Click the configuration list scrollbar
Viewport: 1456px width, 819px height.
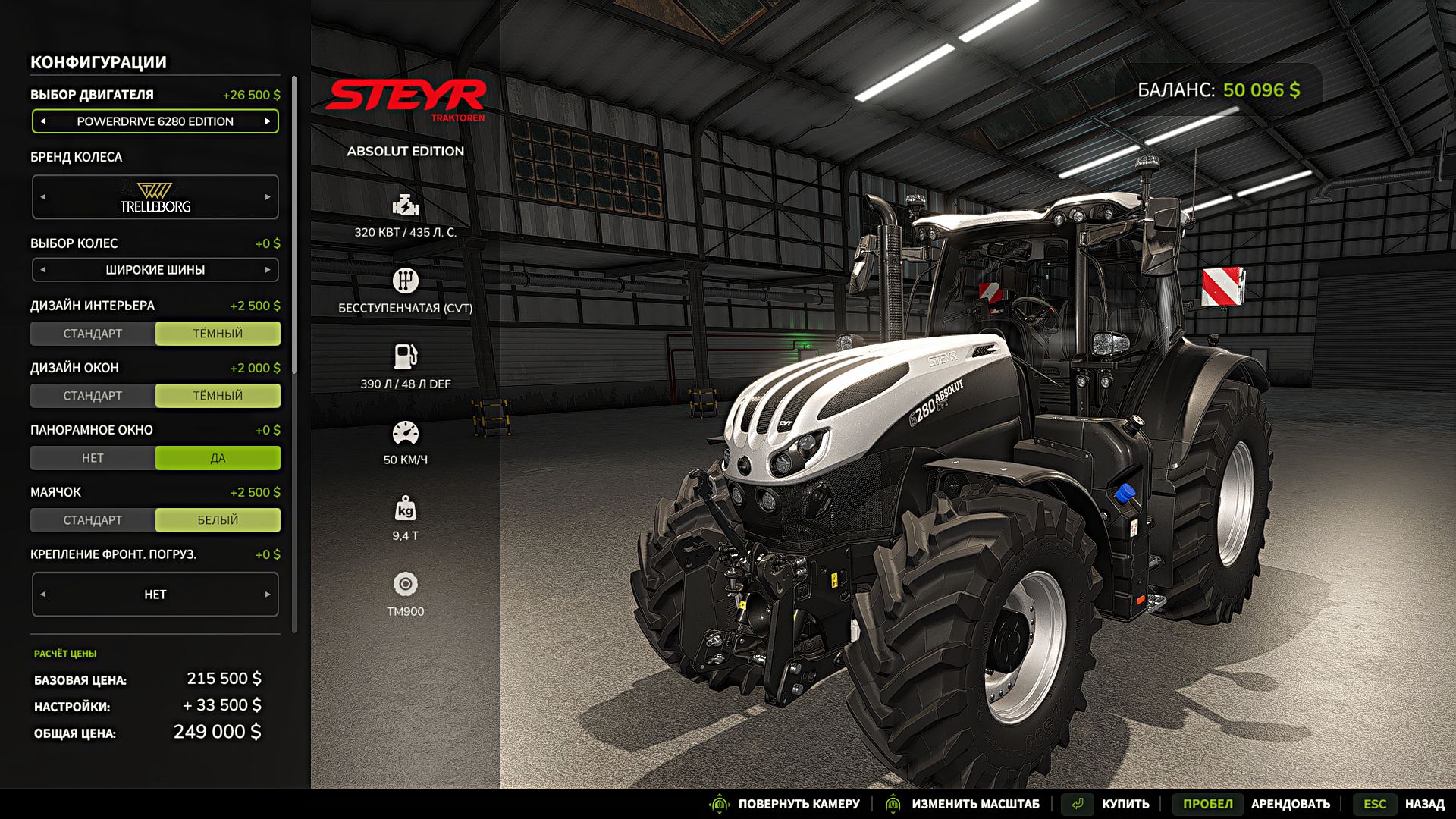pos(294,227)
